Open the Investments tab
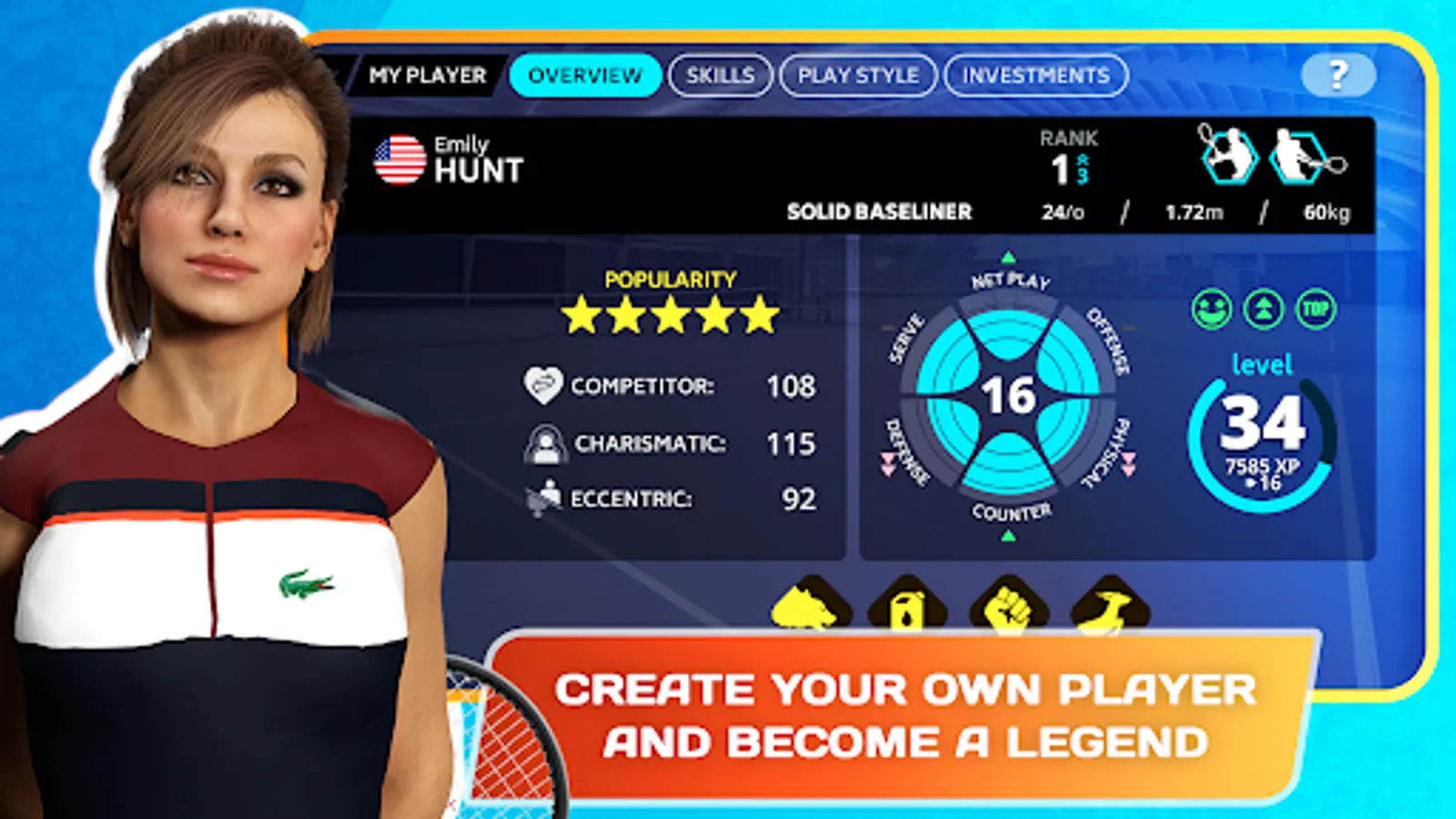This screenshot has width=1456, height=819. tap(1037, 75)
